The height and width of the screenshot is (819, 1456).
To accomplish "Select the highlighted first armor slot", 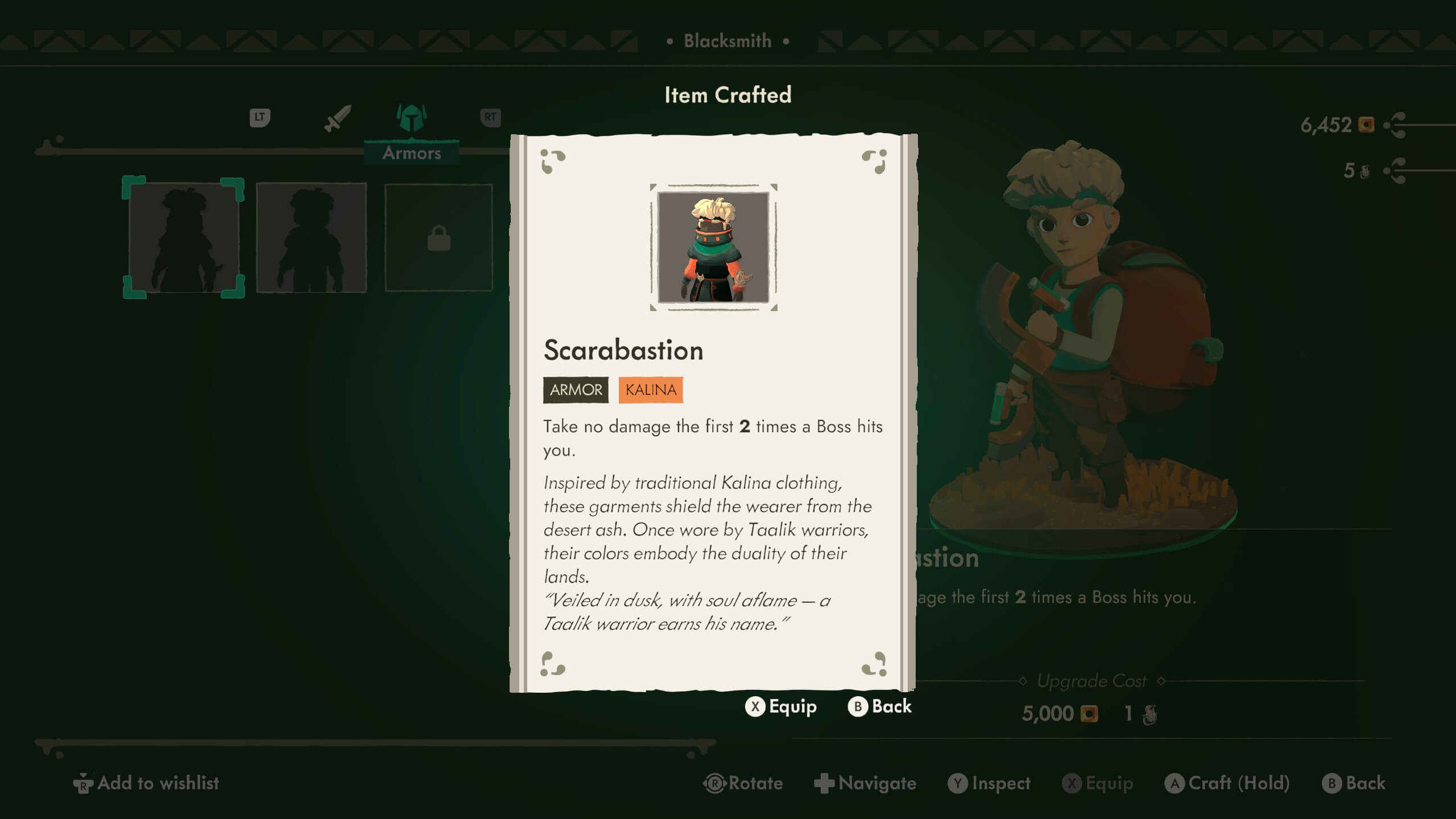I will (183, 237).
